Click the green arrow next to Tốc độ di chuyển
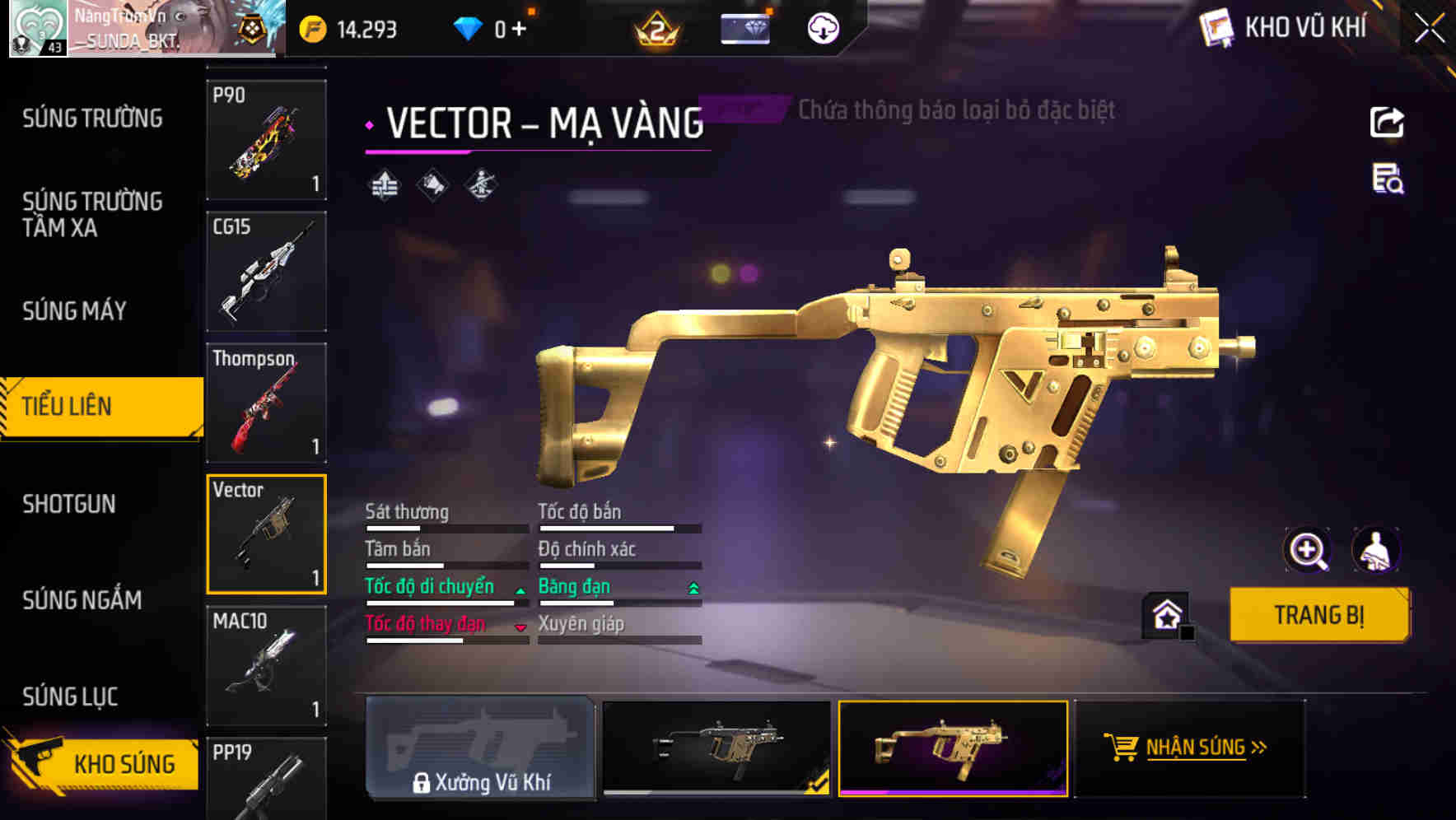The height and width of the screenshot is (820, 1456). click(x=520, y=589)
